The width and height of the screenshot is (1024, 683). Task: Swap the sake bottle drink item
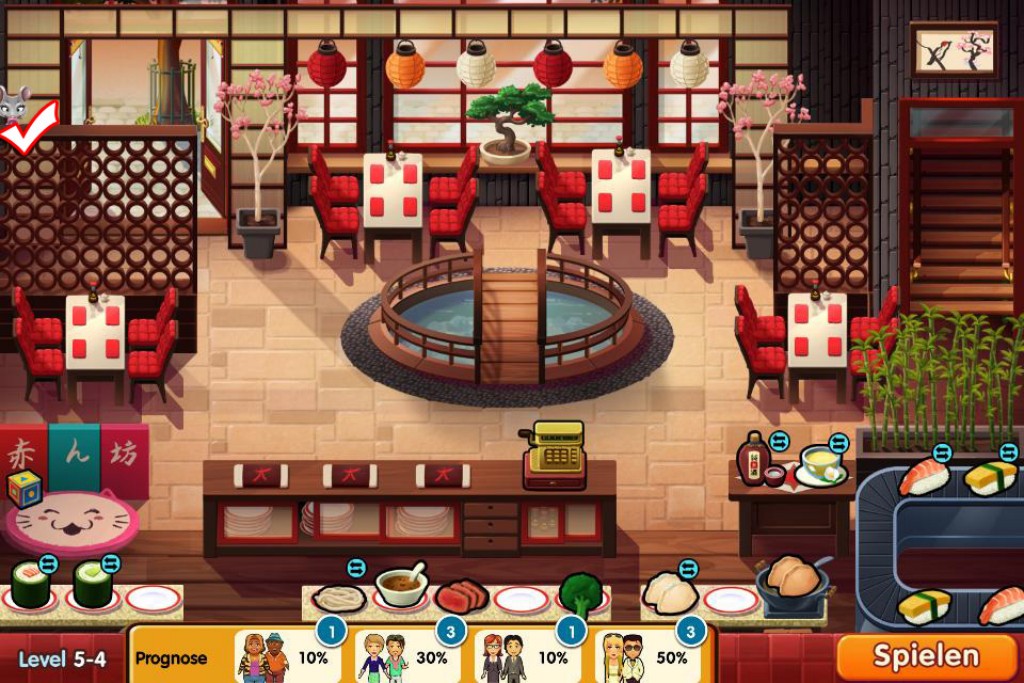click(x=779, y=441)
